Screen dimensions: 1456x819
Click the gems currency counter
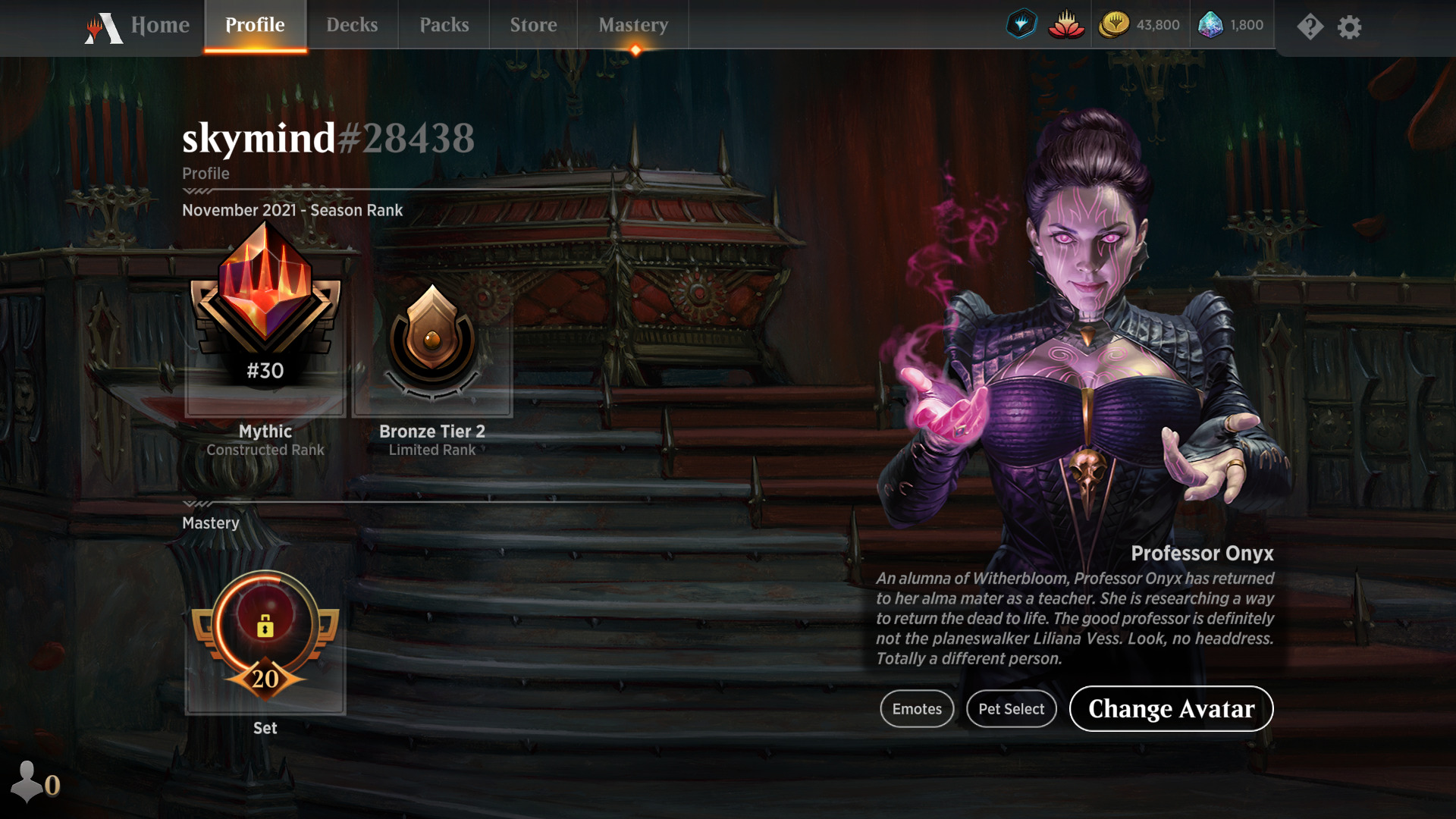pyautogui.click(x=1231, y=25)
